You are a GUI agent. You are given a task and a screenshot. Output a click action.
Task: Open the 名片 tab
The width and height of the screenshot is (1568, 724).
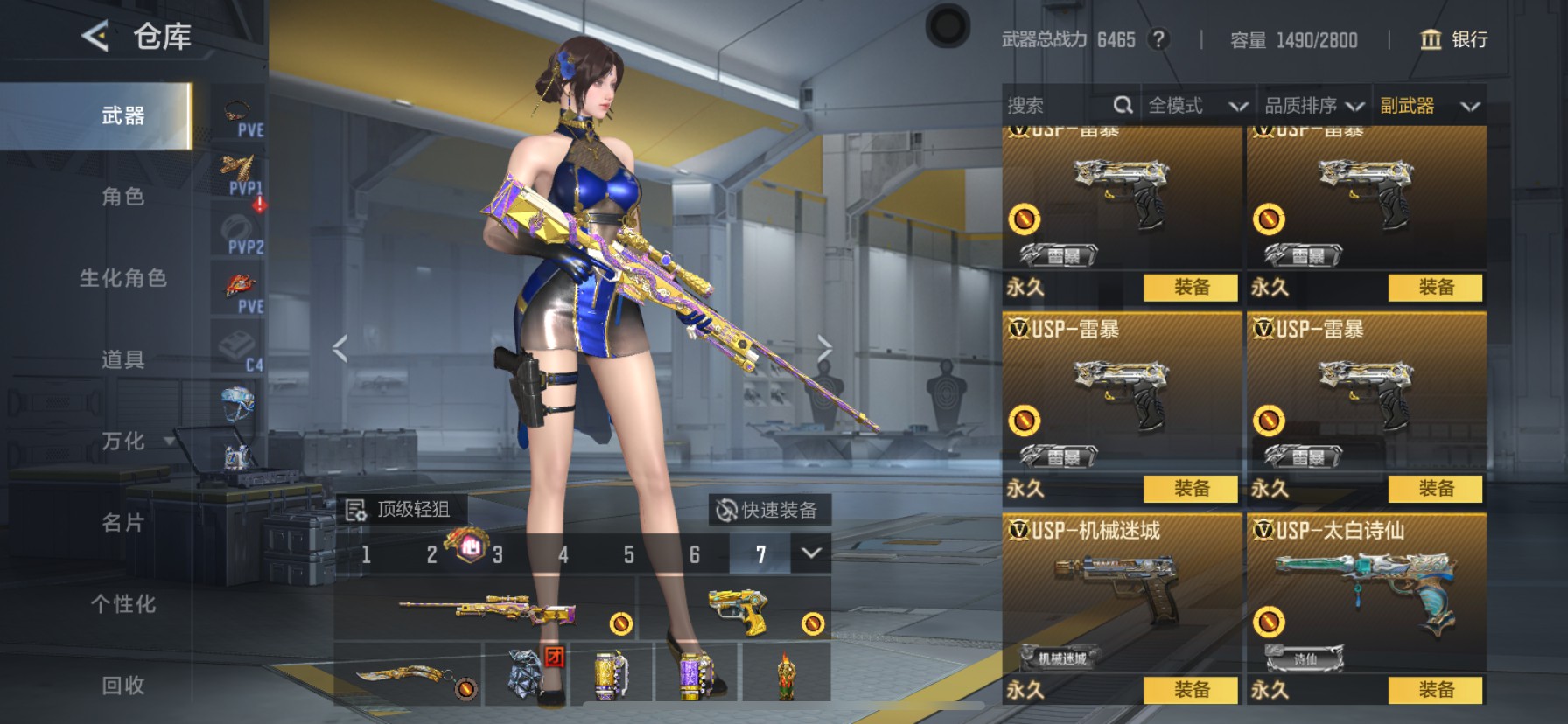122,523
